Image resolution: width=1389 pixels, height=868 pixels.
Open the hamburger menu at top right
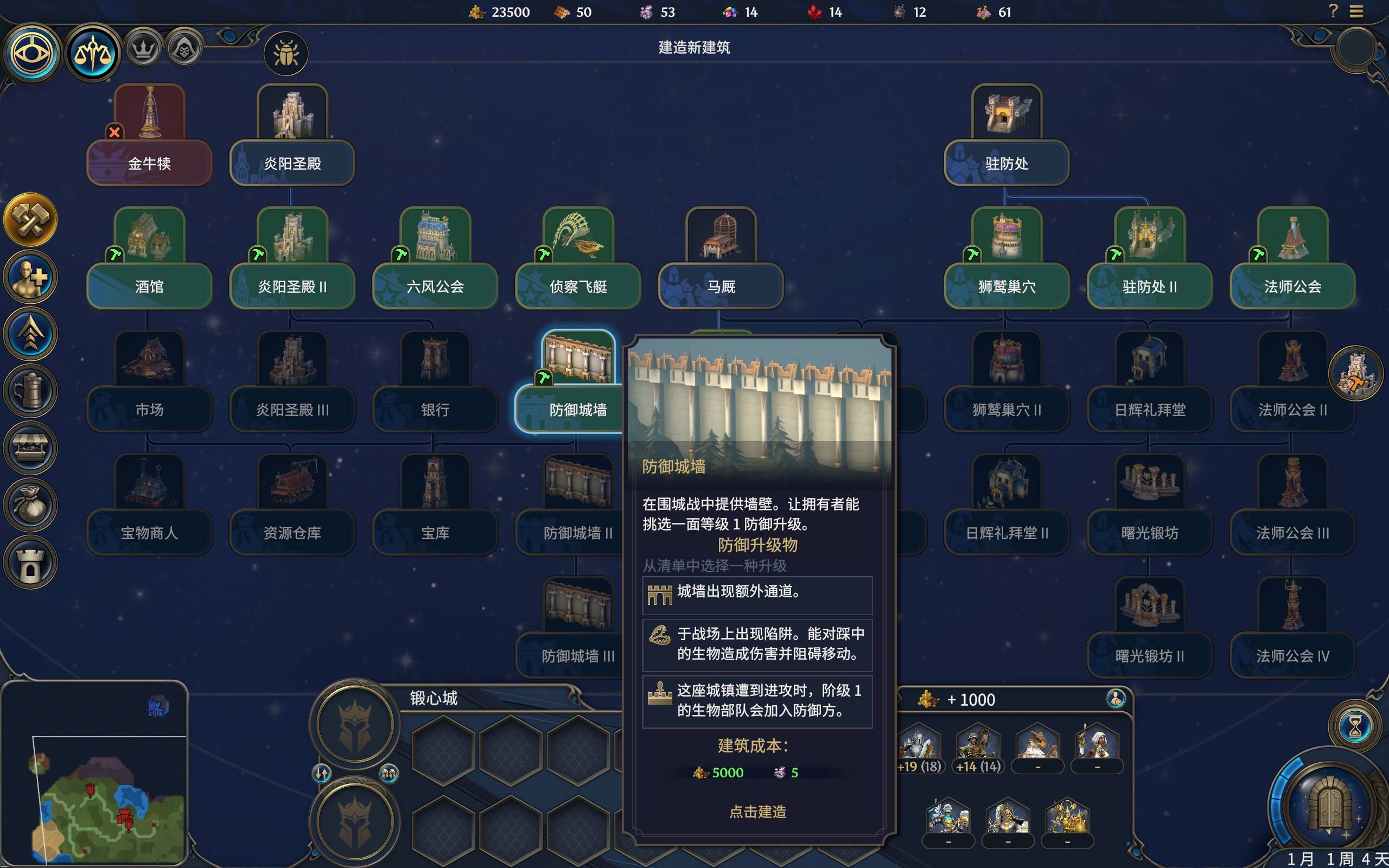click(1356, 11)
